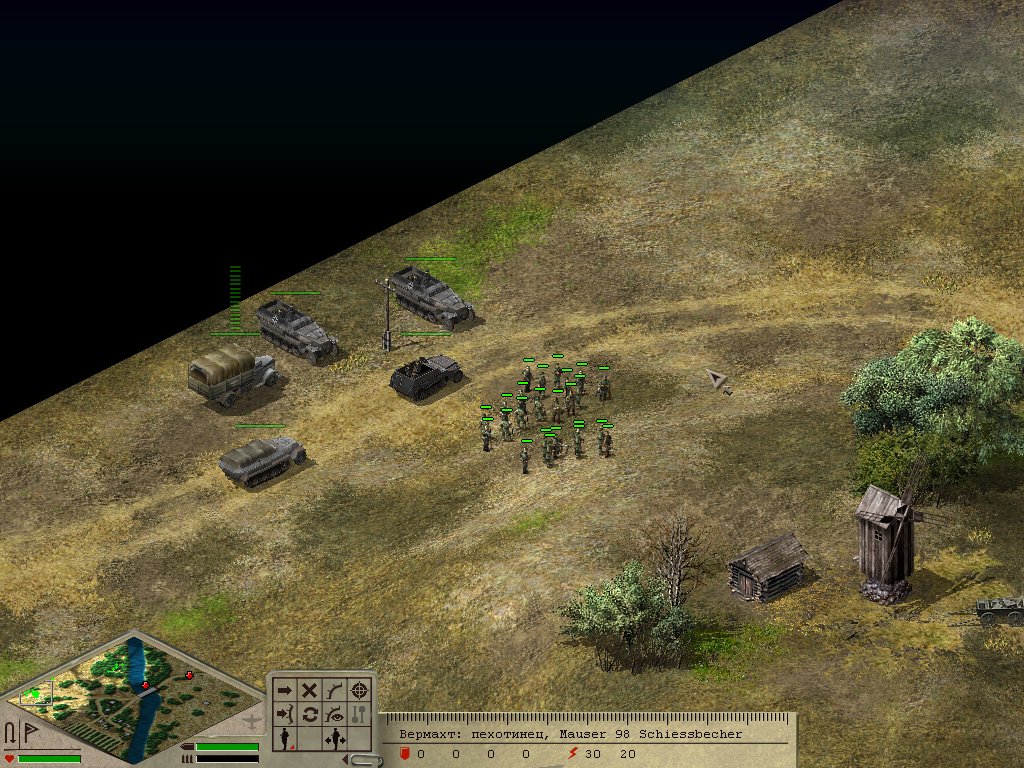Click the red marker on the minimap bridge
Image resolution: width=1024 pixels, height=768 pixels.
pyautogui.click(x=146, y=685)
